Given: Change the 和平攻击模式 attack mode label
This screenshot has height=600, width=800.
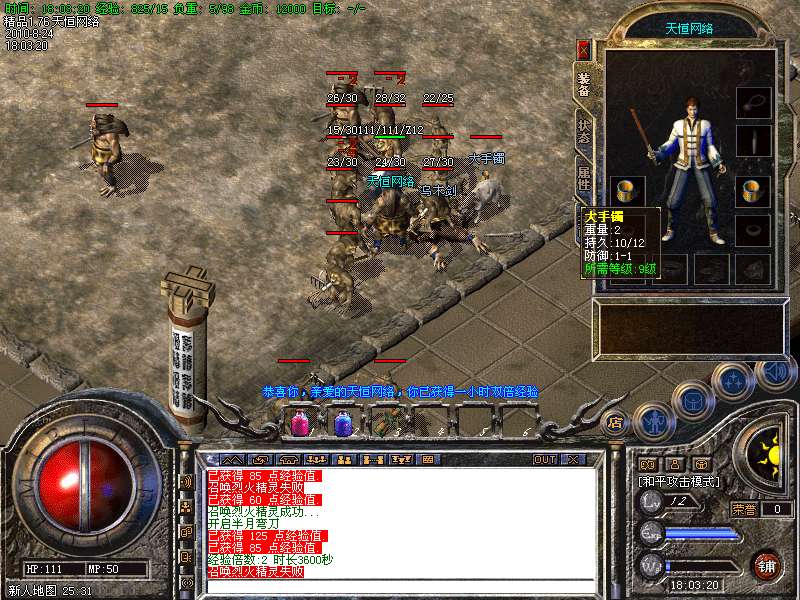Looking at the screenshot, I should pos(682,481).
